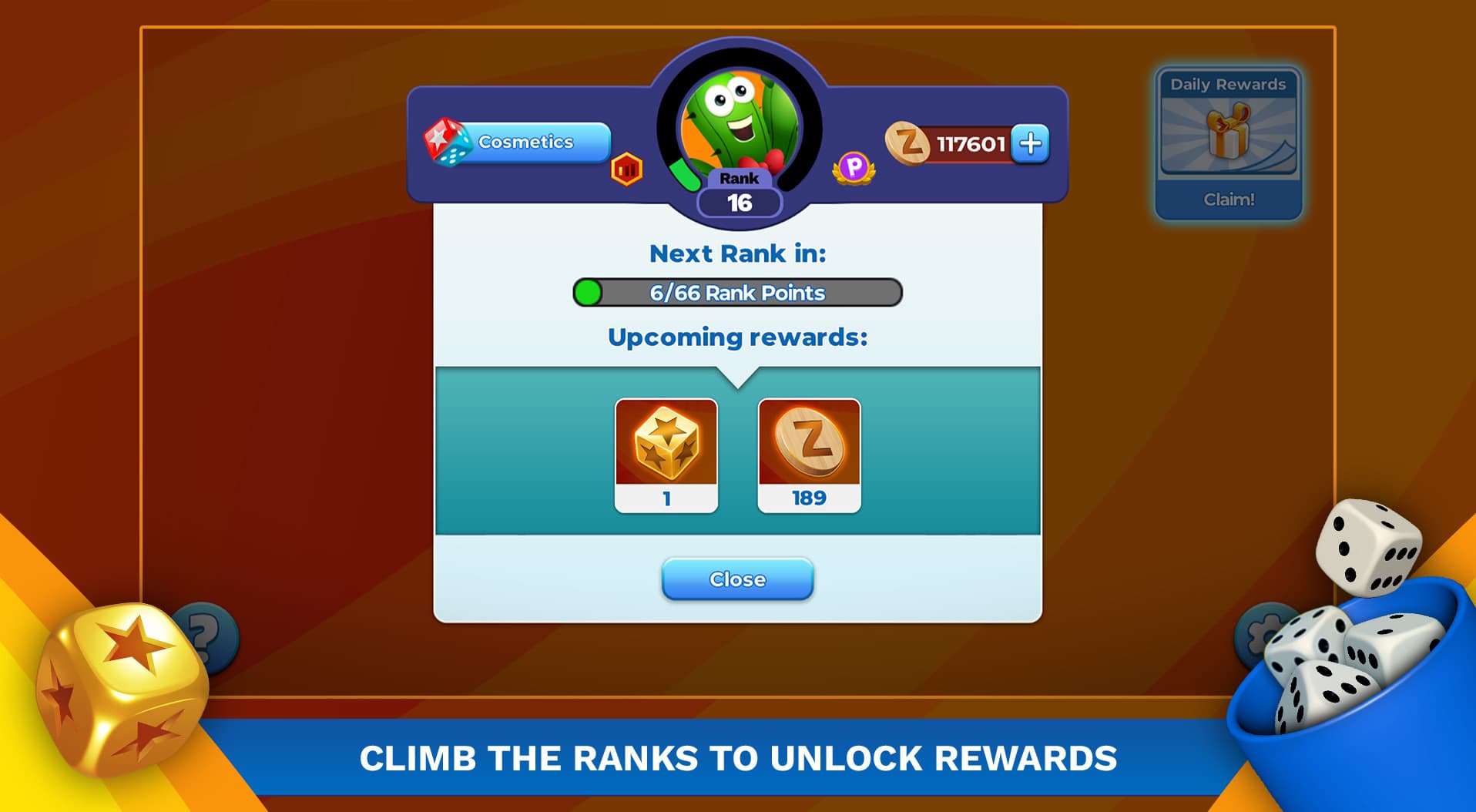
Task: Click the 117601 coin balance display
Action: tap(972, 142)
